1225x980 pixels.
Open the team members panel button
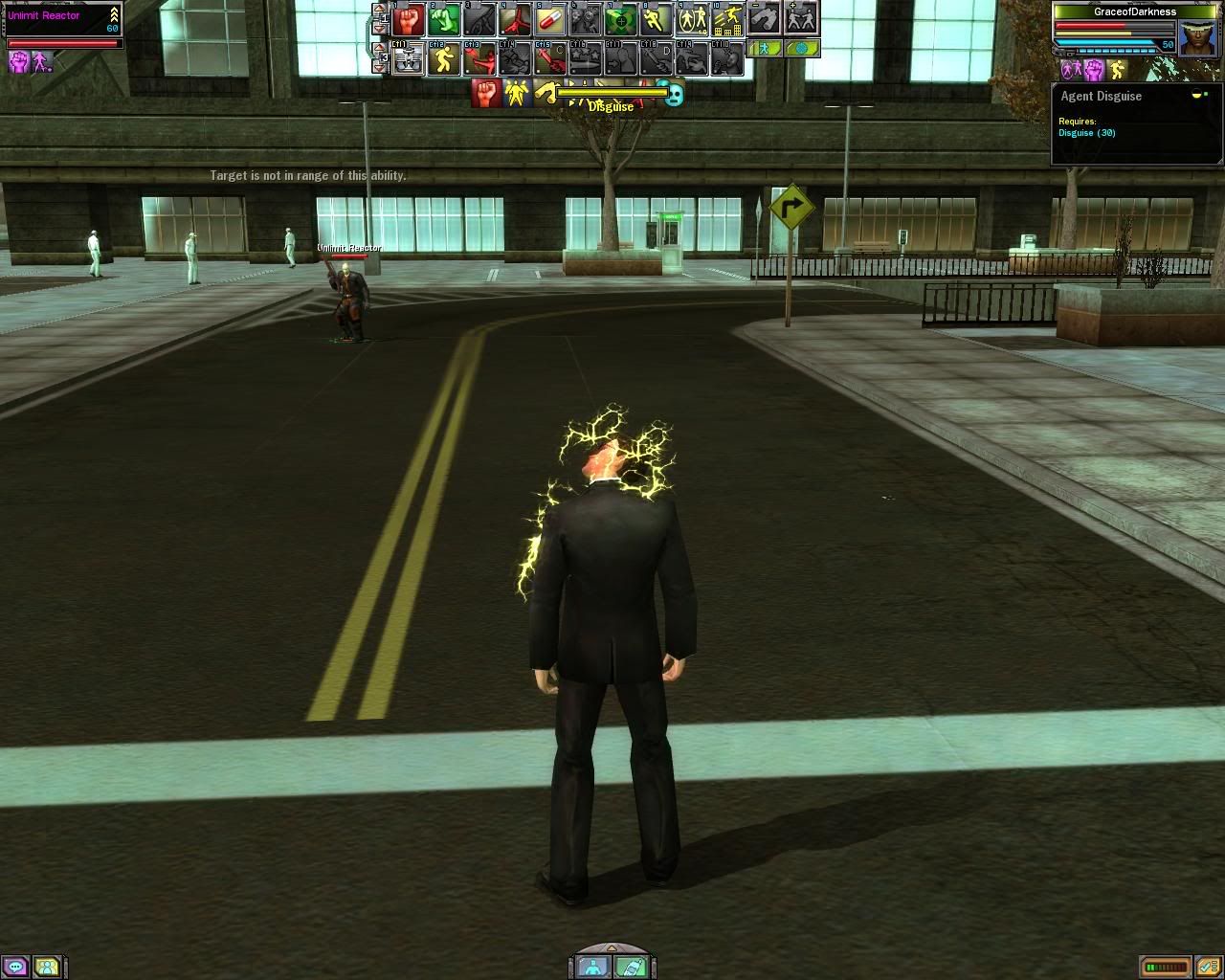[x=47, y=967]
